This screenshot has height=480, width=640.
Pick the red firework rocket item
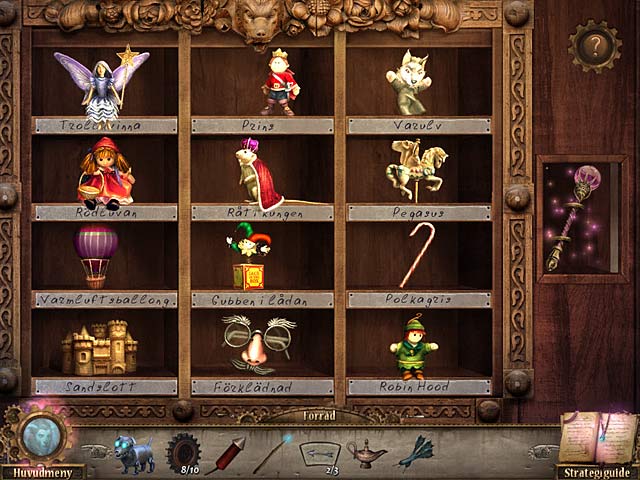pos(230,452)
